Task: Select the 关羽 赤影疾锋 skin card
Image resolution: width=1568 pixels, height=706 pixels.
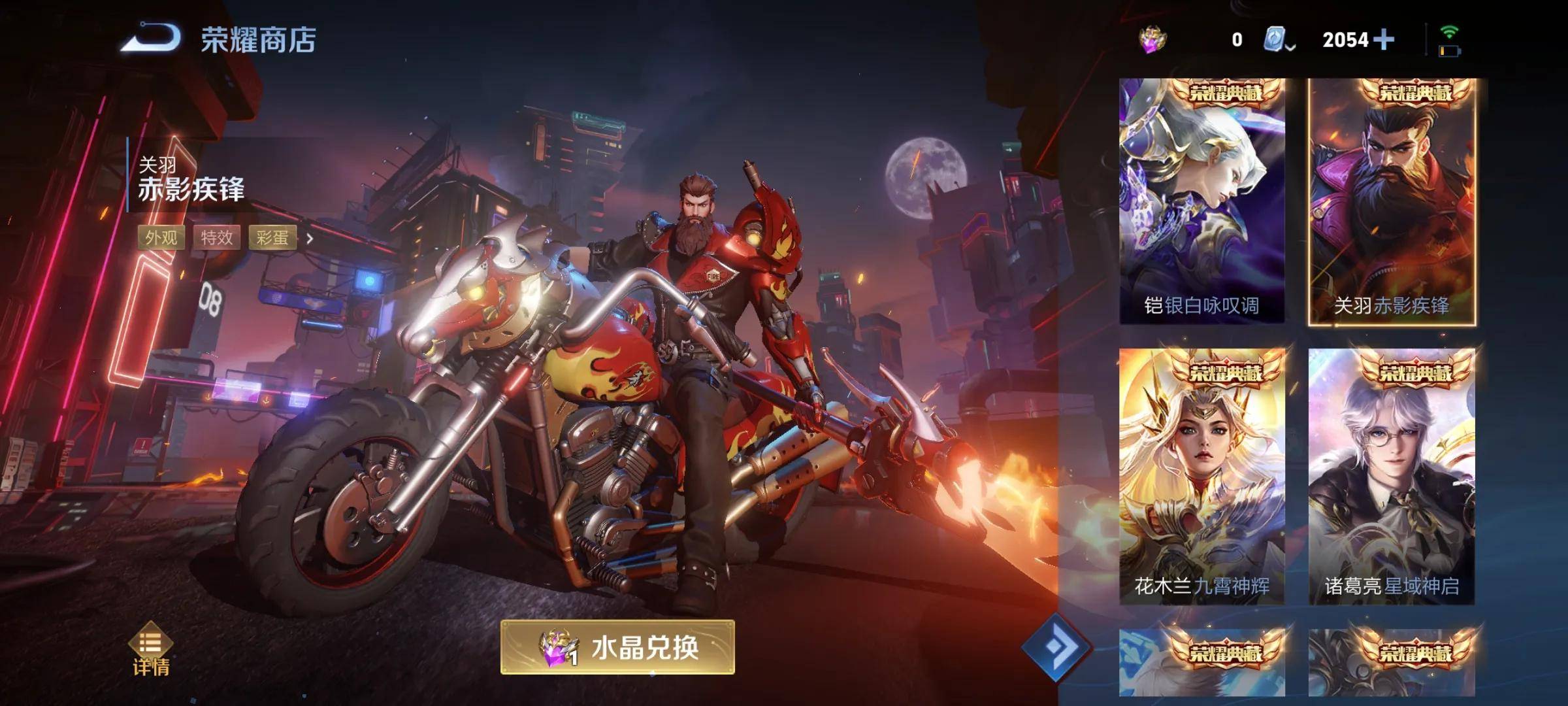Action: [x=1391, y=201]
